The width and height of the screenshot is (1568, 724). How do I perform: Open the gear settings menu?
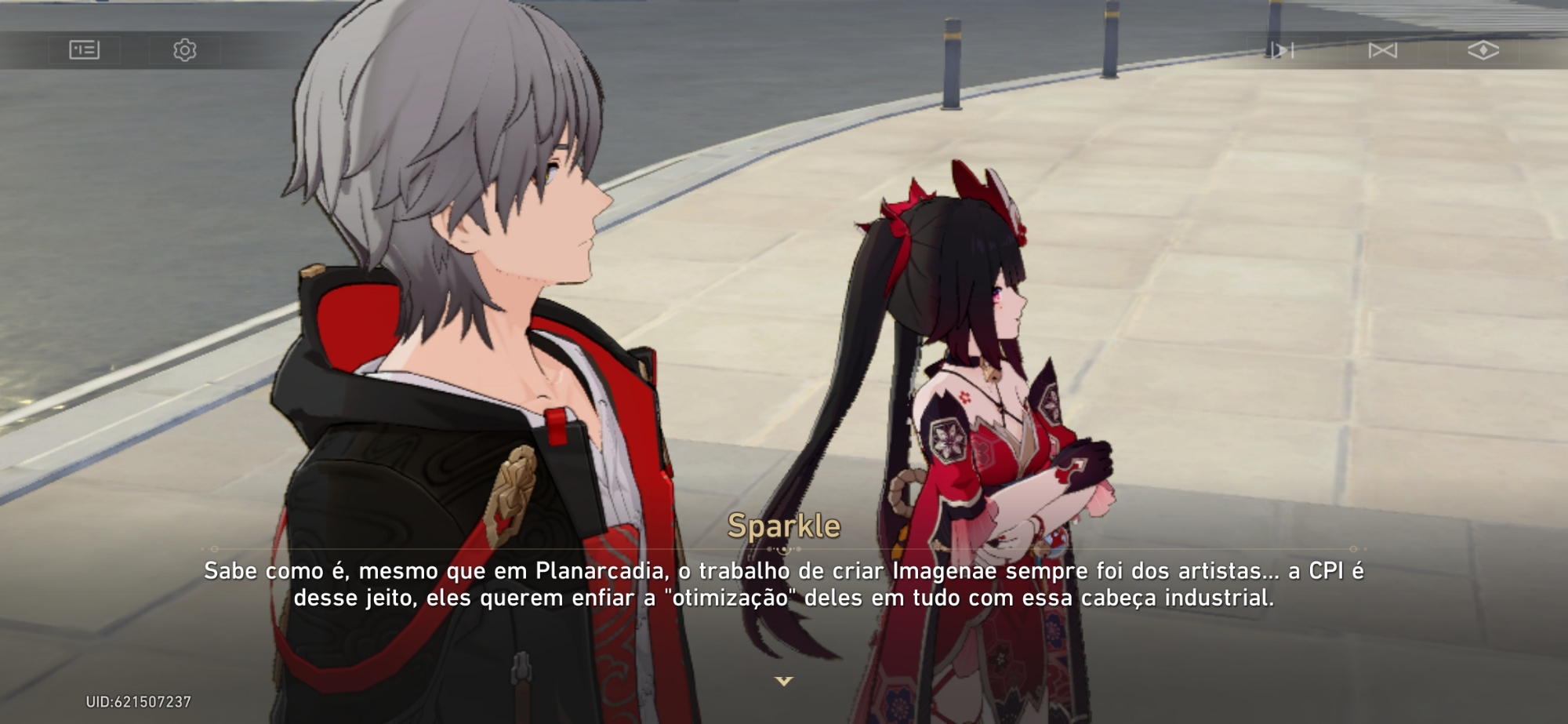(184, 50)
